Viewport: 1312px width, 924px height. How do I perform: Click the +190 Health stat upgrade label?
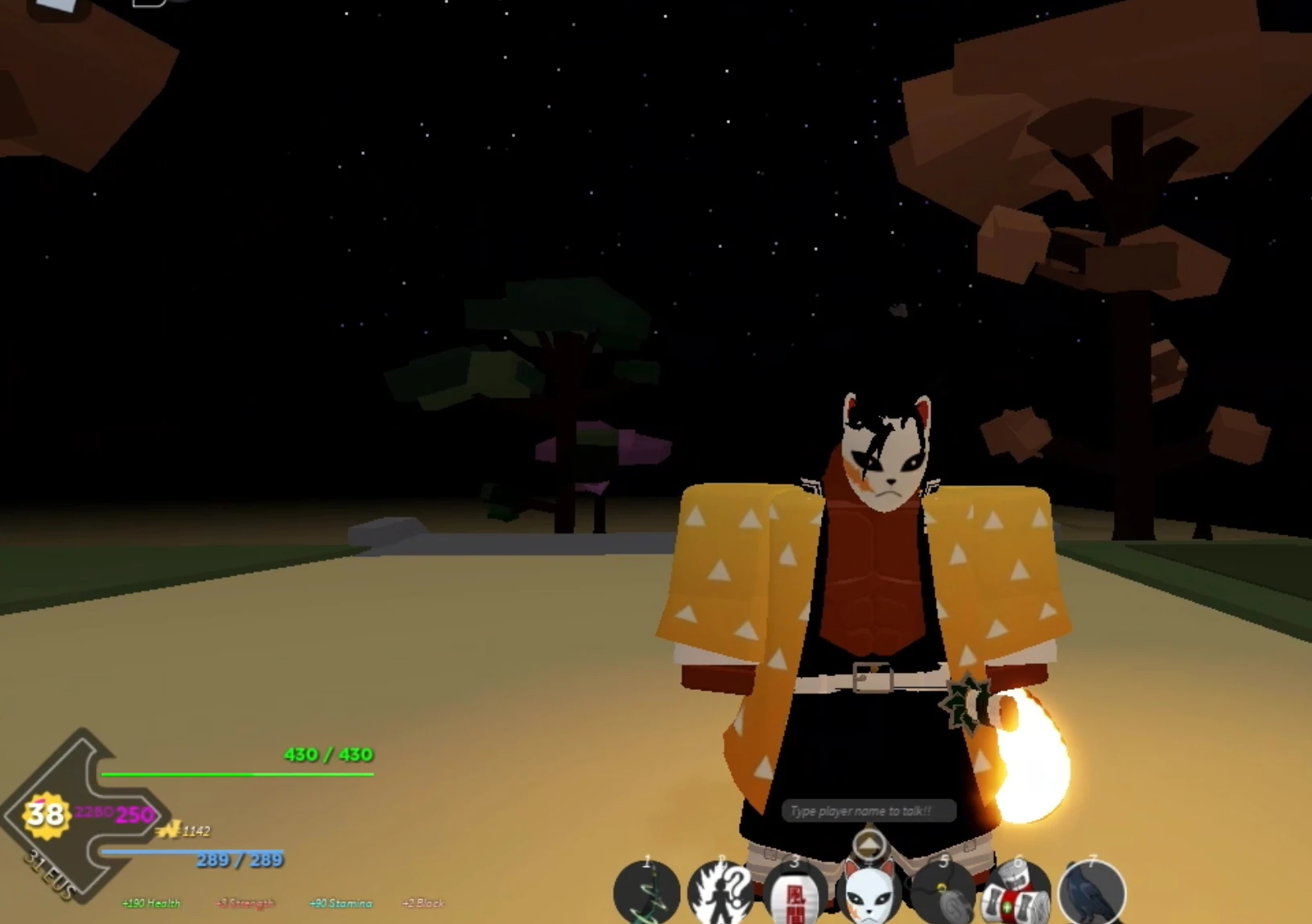pos(151,903)
